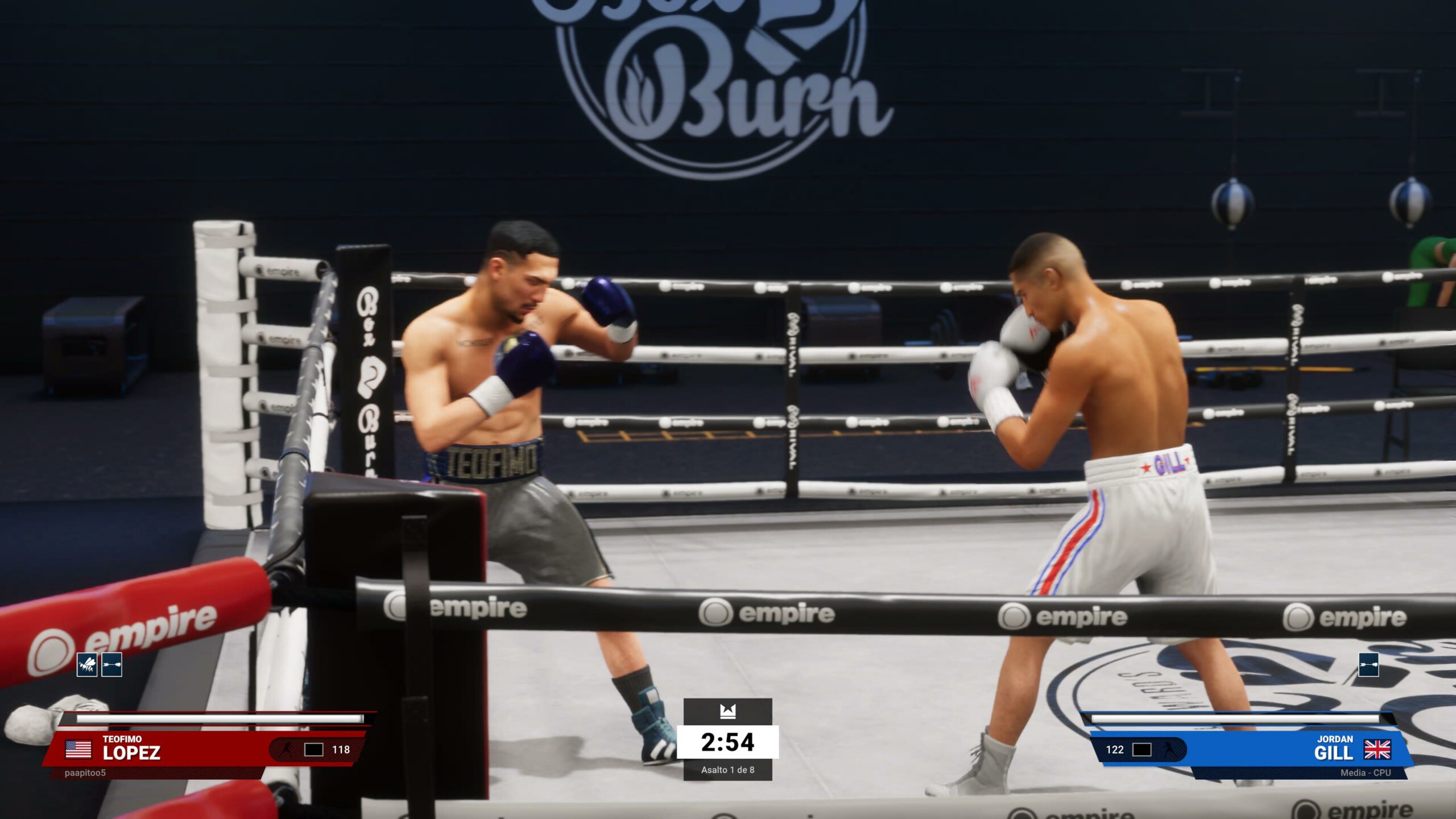This screenshot has width=1456, height=819.
Task: Click the crown icon above the timer
Action: (x=727, y=711)
